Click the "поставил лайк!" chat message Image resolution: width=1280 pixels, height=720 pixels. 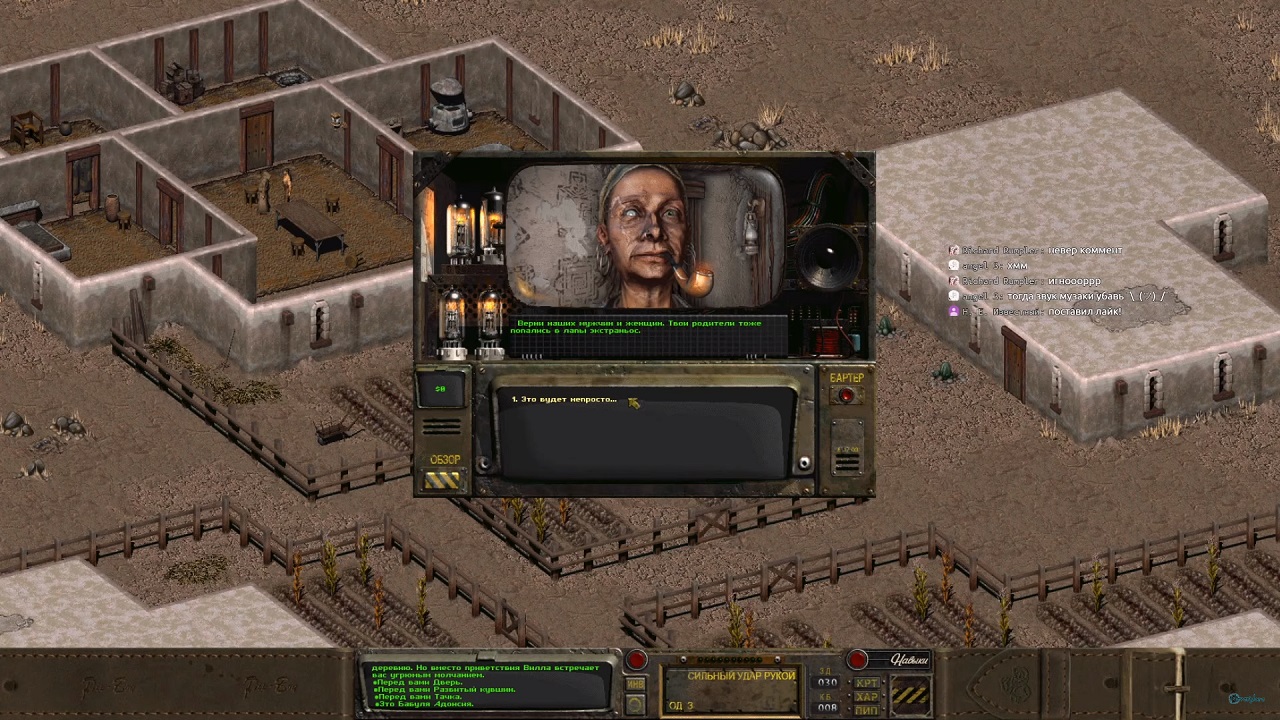(x=1083, y=312)
